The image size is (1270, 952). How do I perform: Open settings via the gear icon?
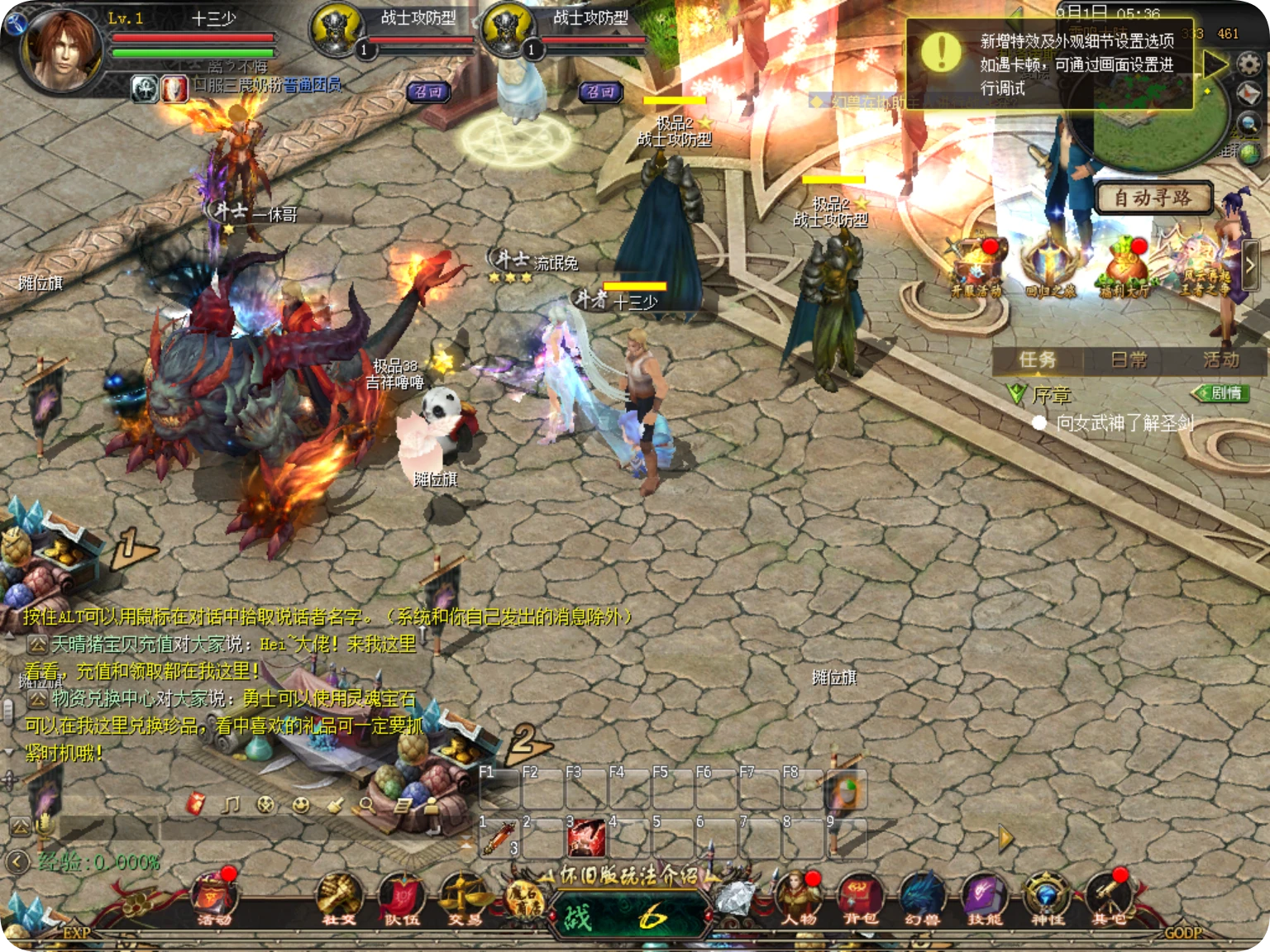(x=1249, y=63)
